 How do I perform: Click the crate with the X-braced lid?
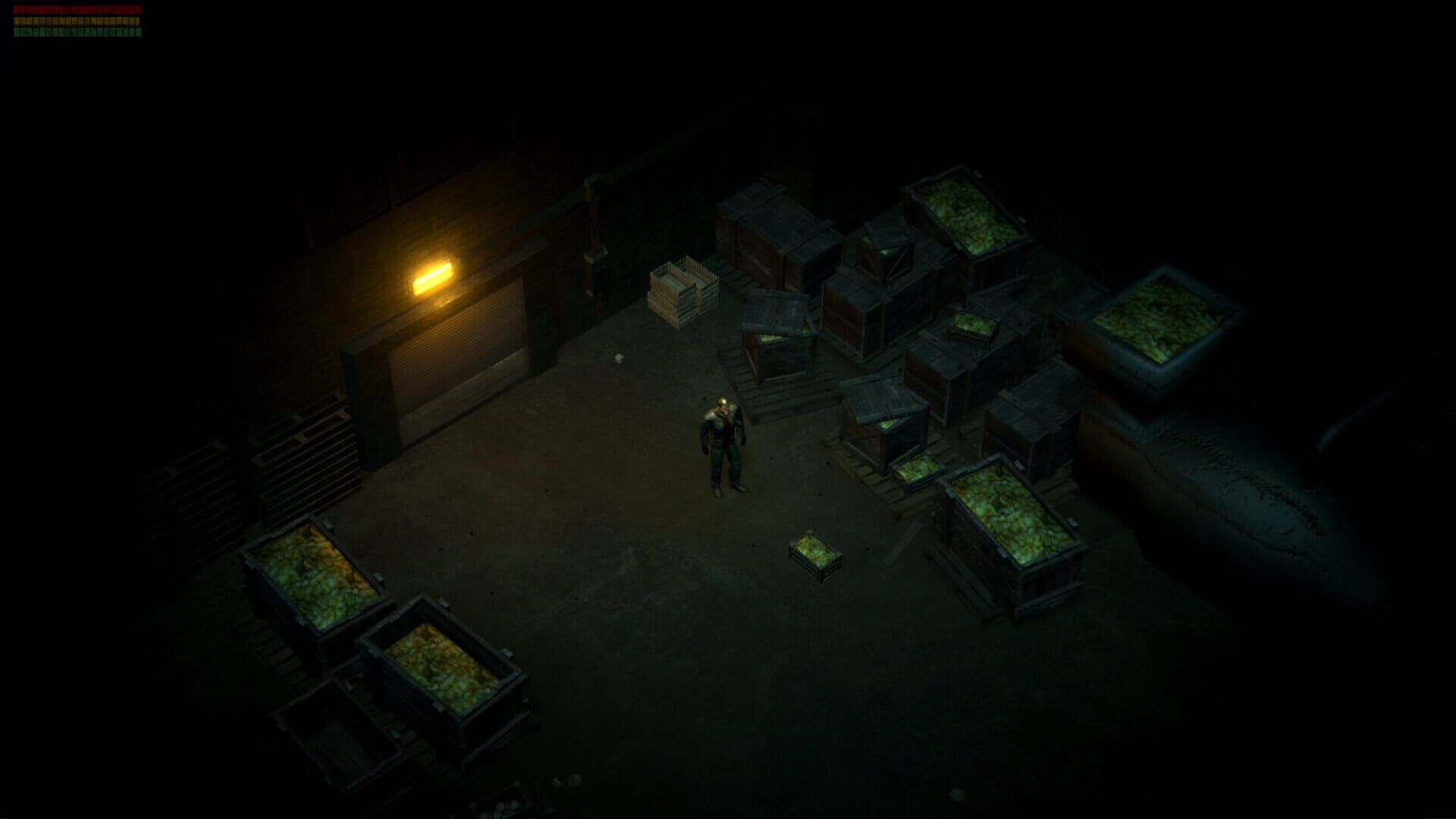pyautogui.click(x=891, y=262)
